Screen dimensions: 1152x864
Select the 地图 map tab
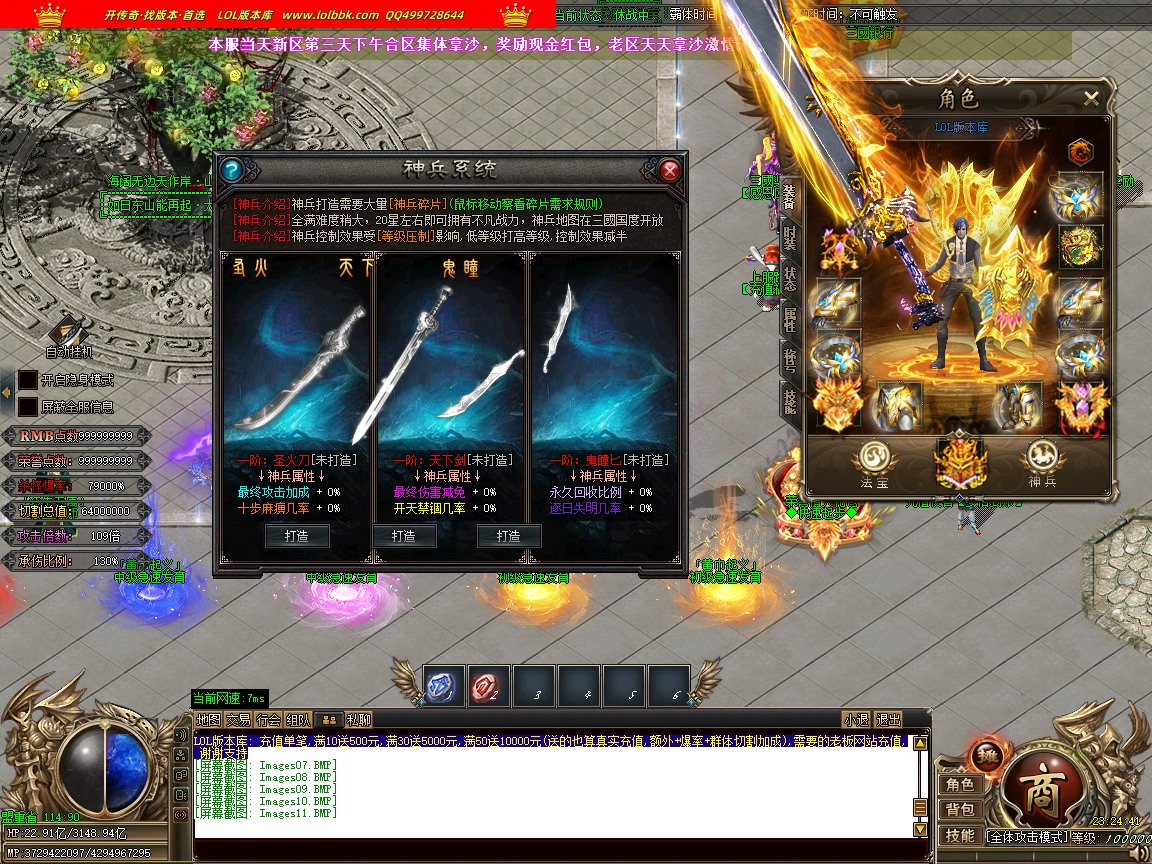tap(208, 719)
